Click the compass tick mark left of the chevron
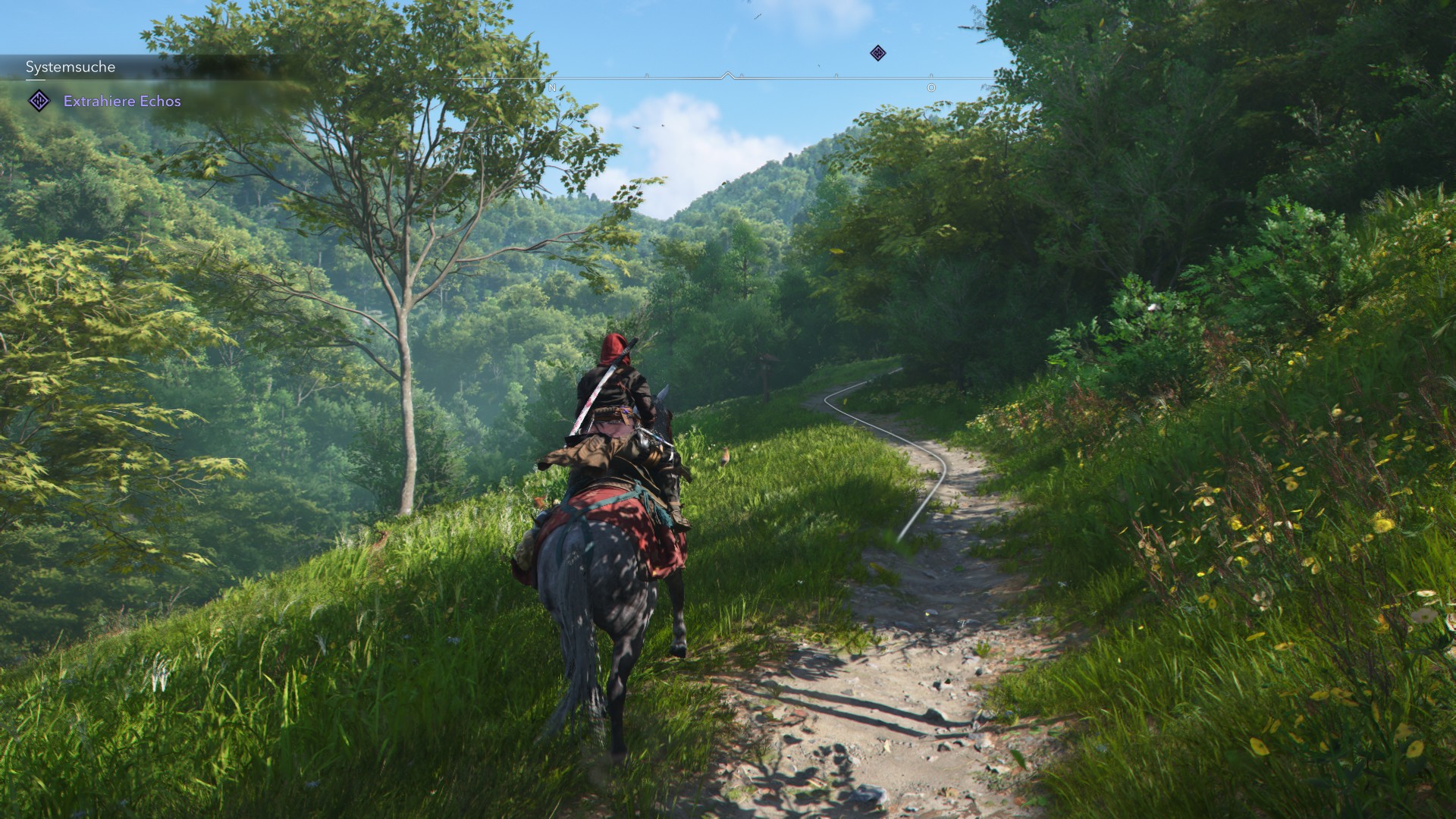This screenshot has width=1456, height=819. tap(646, 74)
